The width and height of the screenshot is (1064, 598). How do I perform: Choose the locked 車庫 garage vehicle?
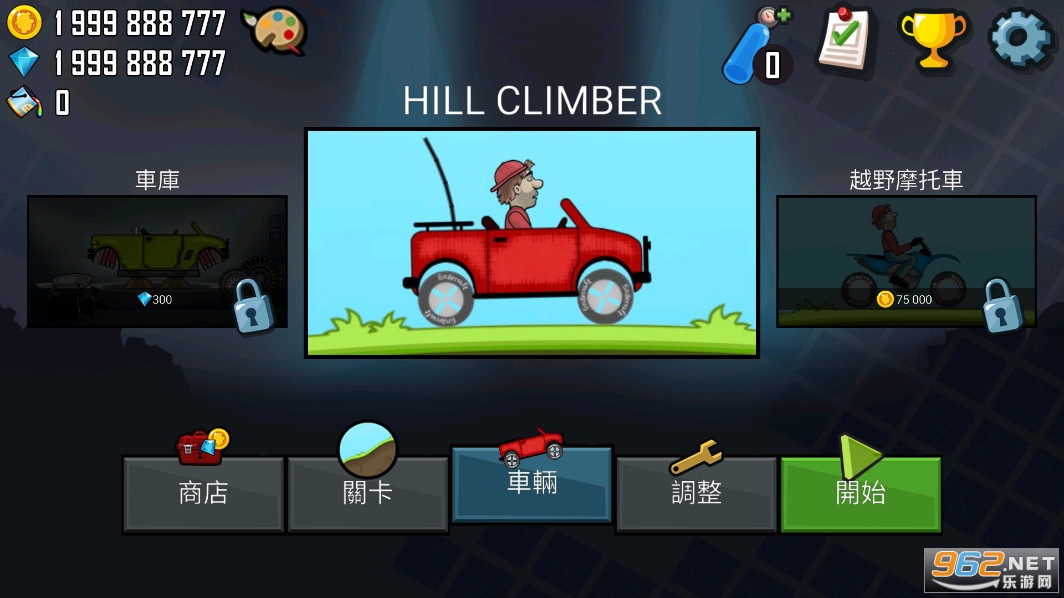[x=157, y=261]
